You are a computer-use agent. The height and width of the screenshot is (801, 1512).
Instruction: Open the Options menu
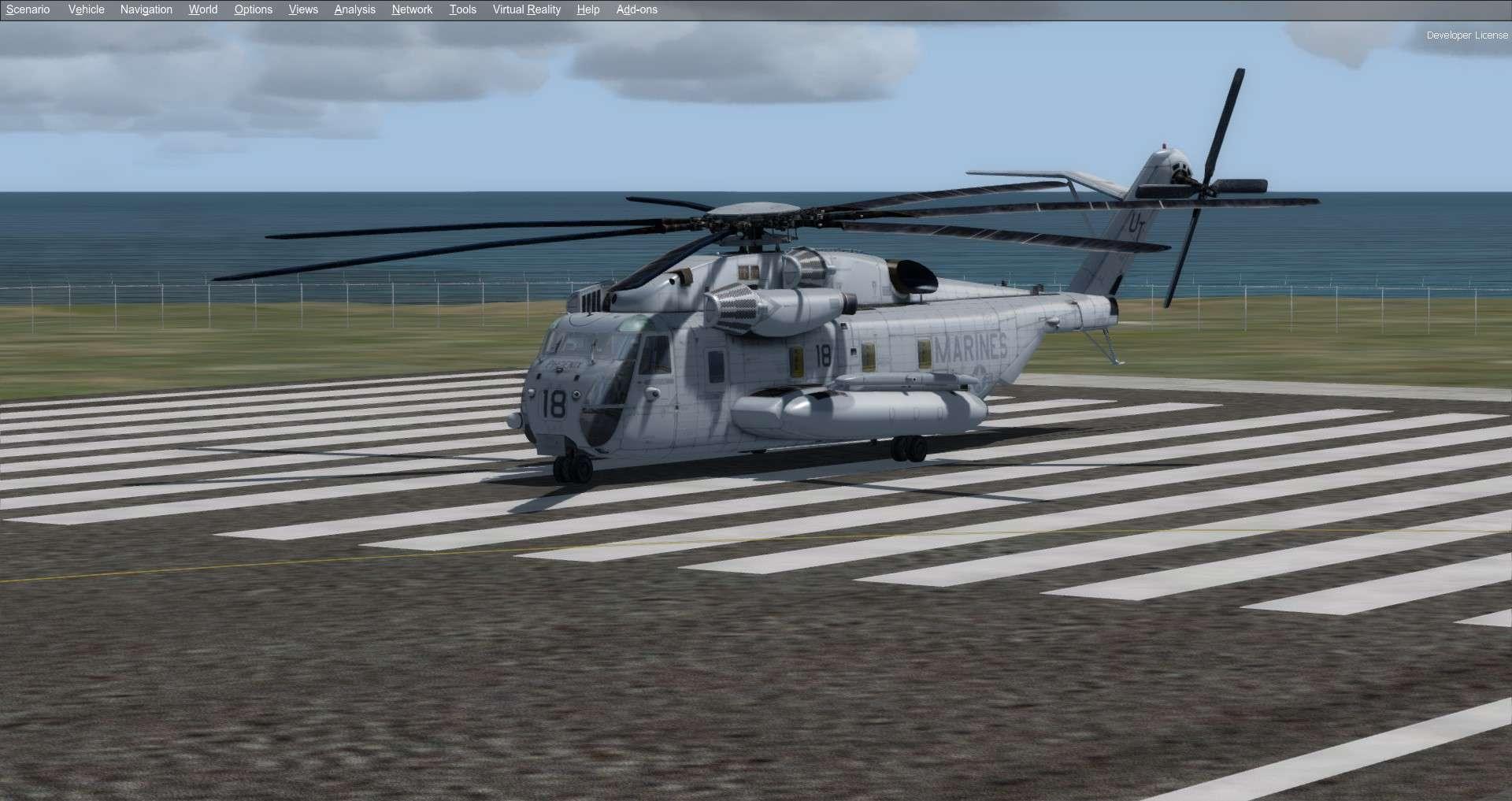pos(252,9)
